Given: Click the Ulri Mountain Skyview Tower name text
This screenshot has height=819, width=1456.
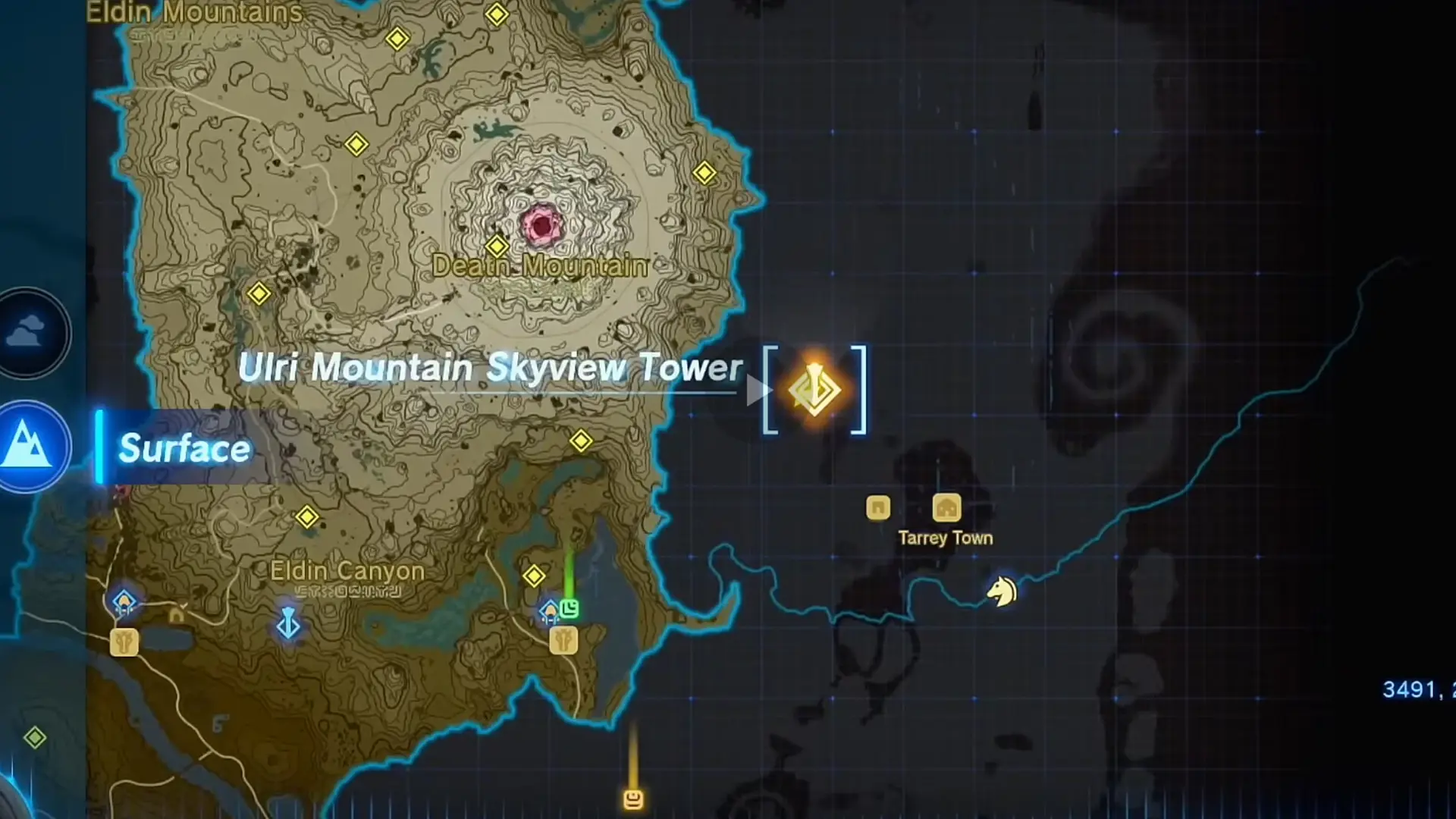Looking at the screenshot, I should tap(491, 369).
